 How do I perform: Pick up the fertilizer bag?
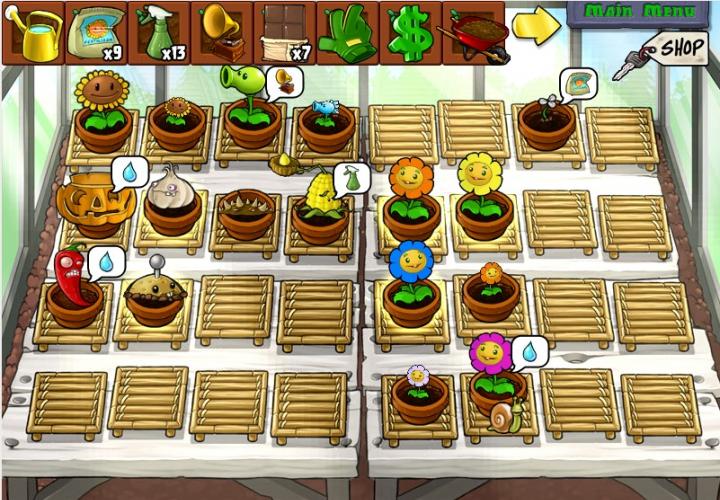point(96,32)
